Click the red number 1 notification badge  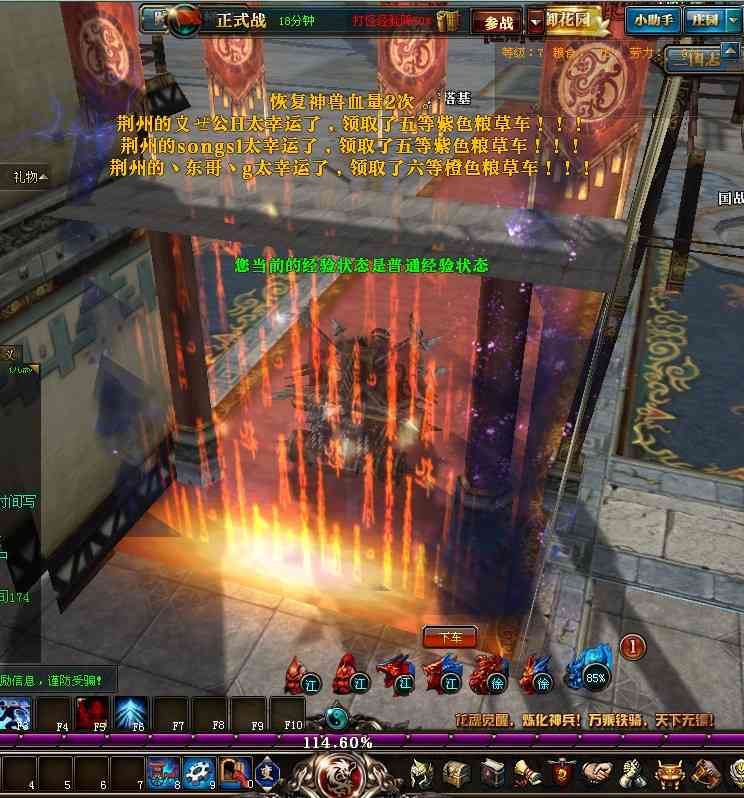coord(632,647)
